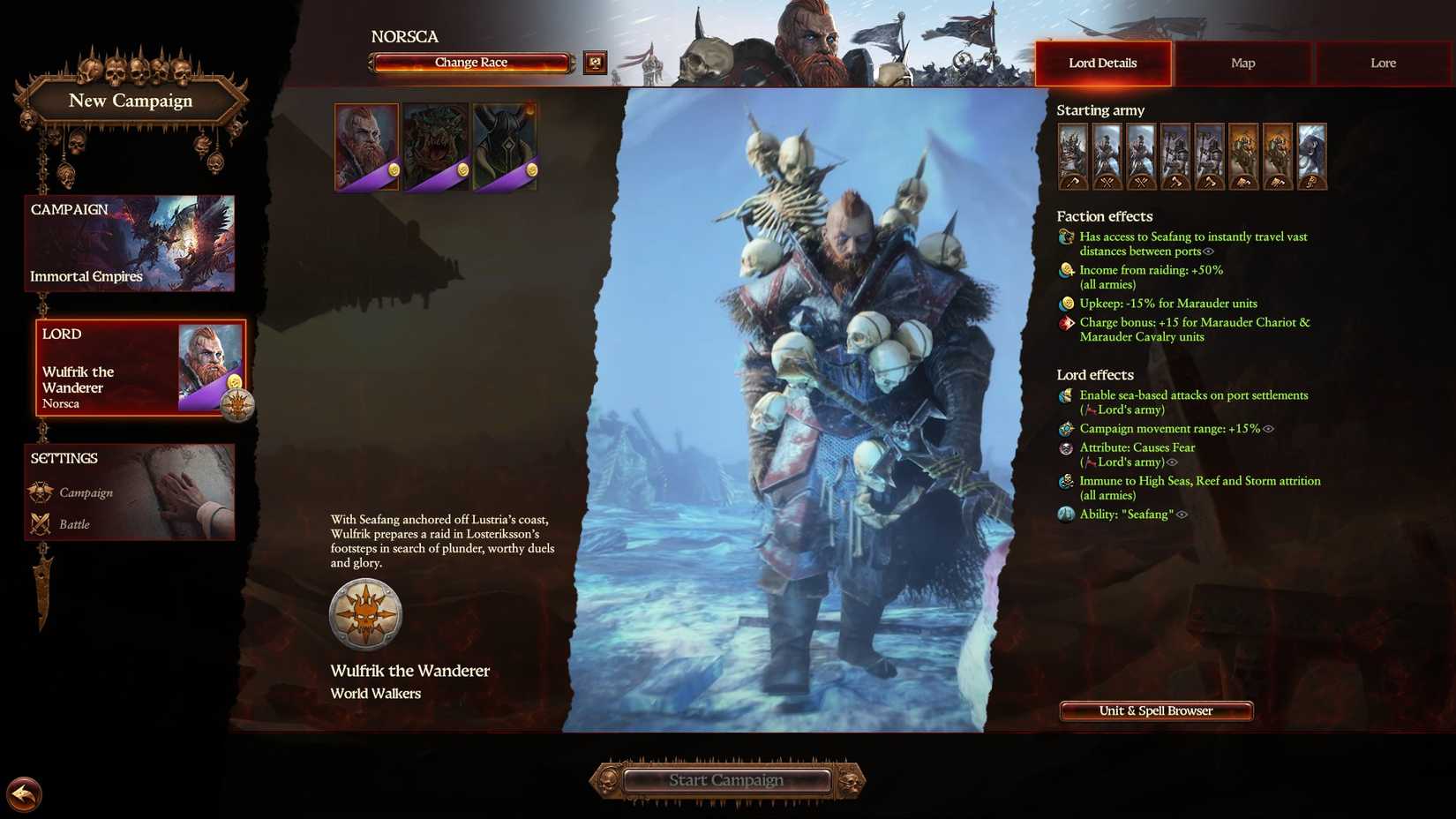Switch to the Map tab
The height and width of the screenshot is (819, 1456).
coord(1242,63)
